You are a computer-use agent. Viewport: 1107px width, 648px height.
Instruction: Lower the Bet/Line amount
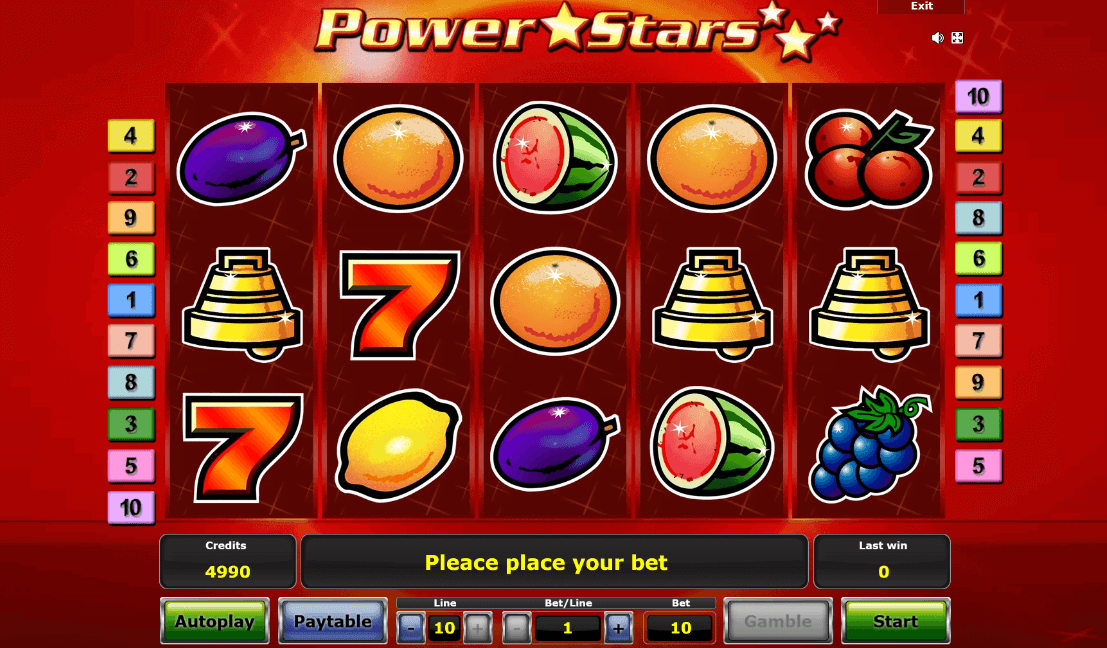(x=516, y=628)
